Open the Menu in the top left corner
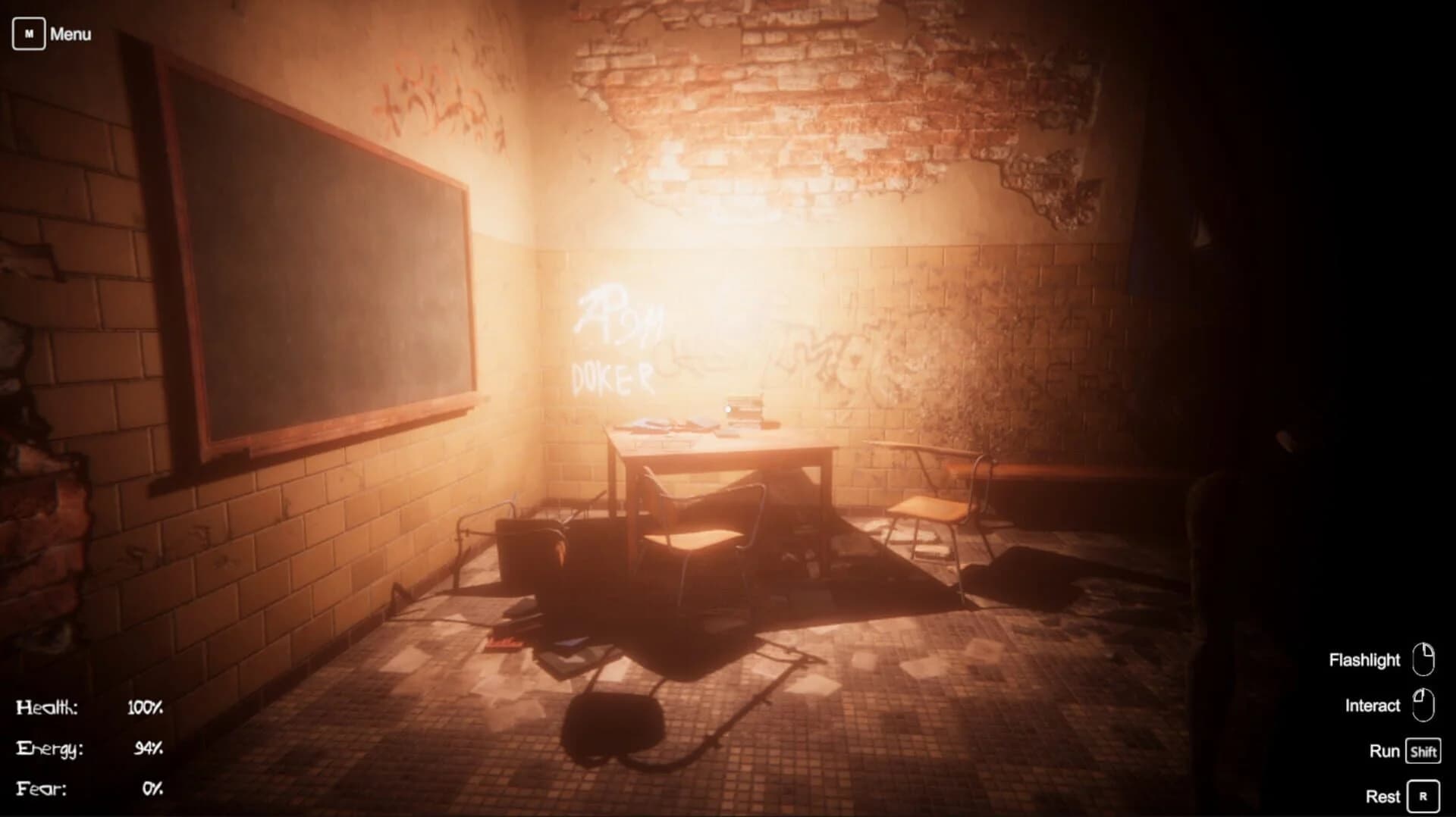The width and height of the screenshot is (1456, 817). [71, 33]
